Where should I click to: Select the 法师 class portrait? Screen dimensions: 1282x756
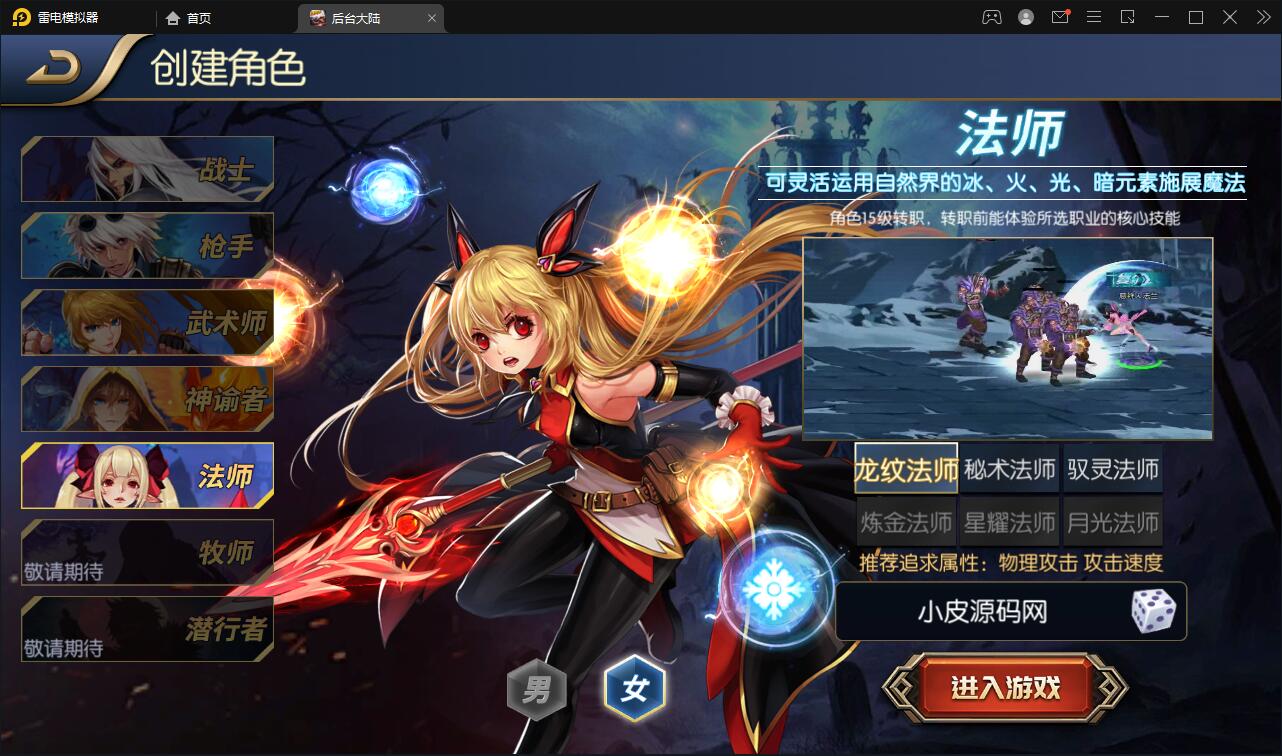[x=147, y=476]
